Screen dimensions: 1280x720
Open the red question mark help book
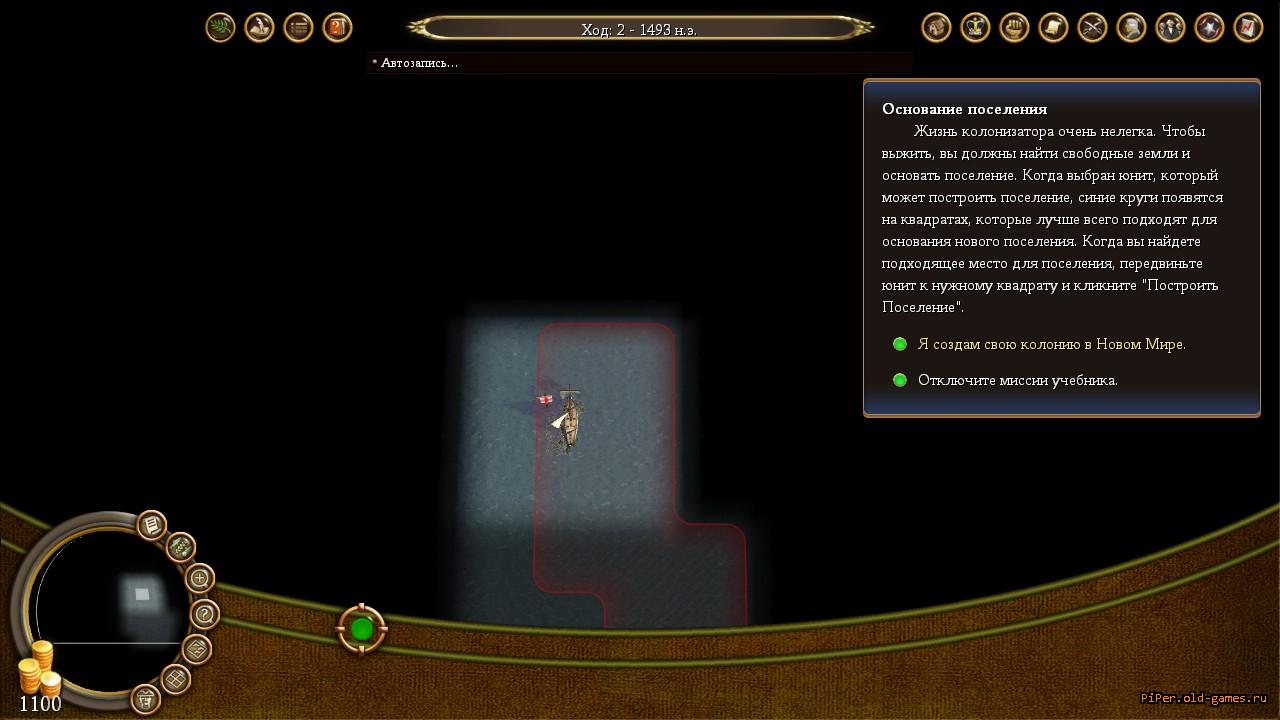tap(337, 27)
